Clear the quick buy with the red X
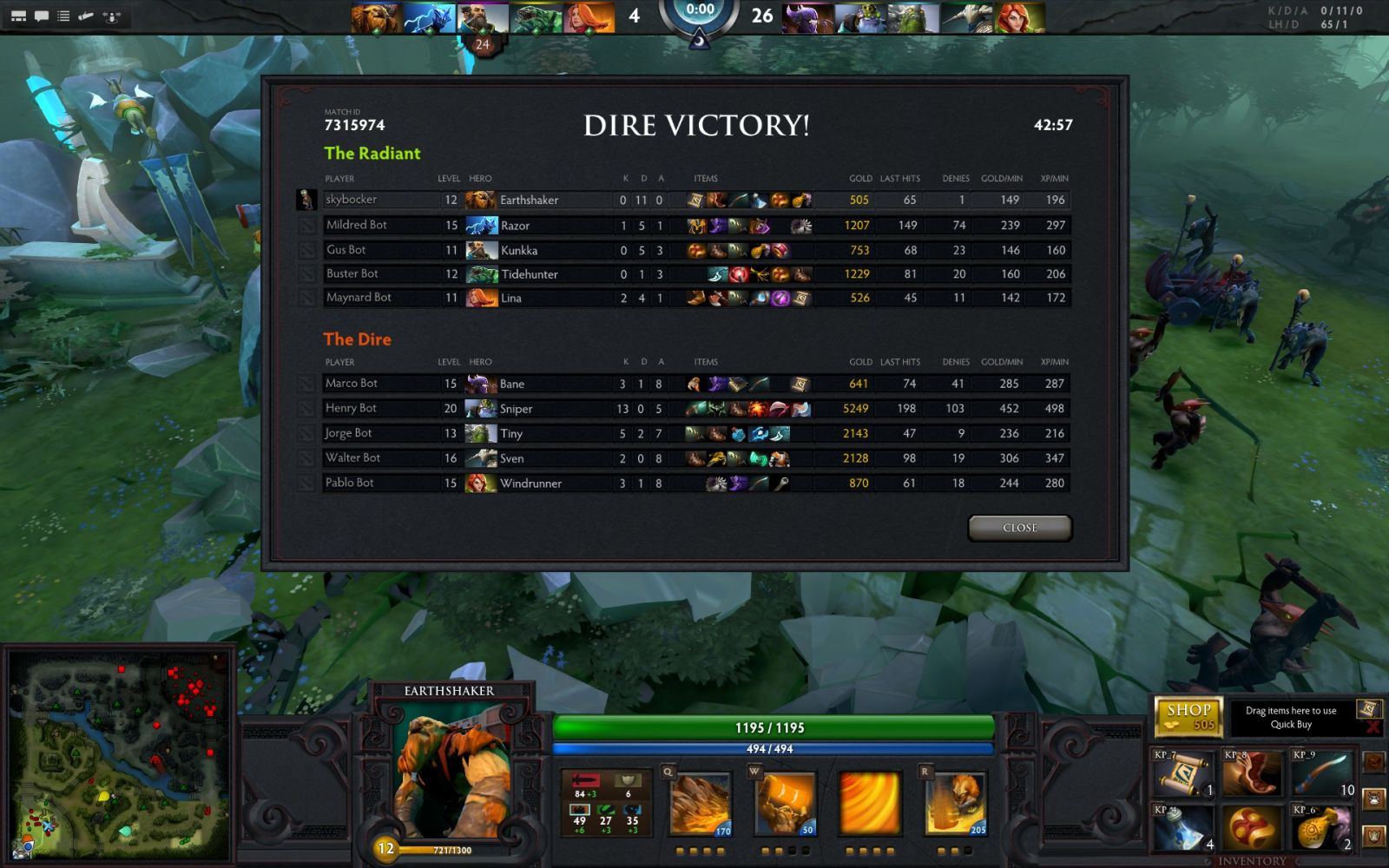This screenshot has height=868, width=1389. tap(1372, 727)
